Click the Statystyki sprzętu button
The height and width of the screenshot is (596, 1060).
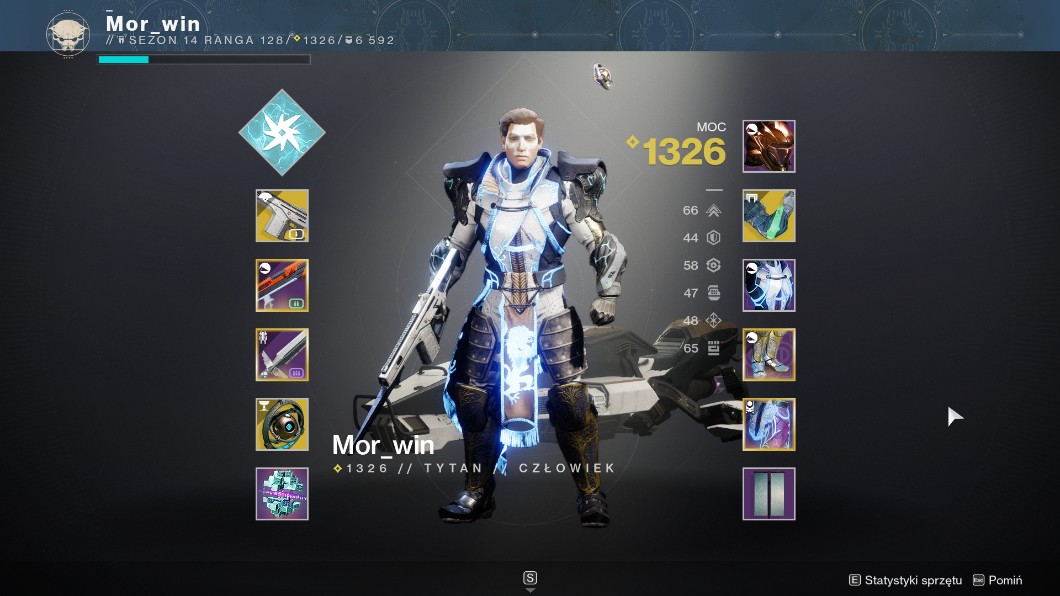tap(905, 580)
